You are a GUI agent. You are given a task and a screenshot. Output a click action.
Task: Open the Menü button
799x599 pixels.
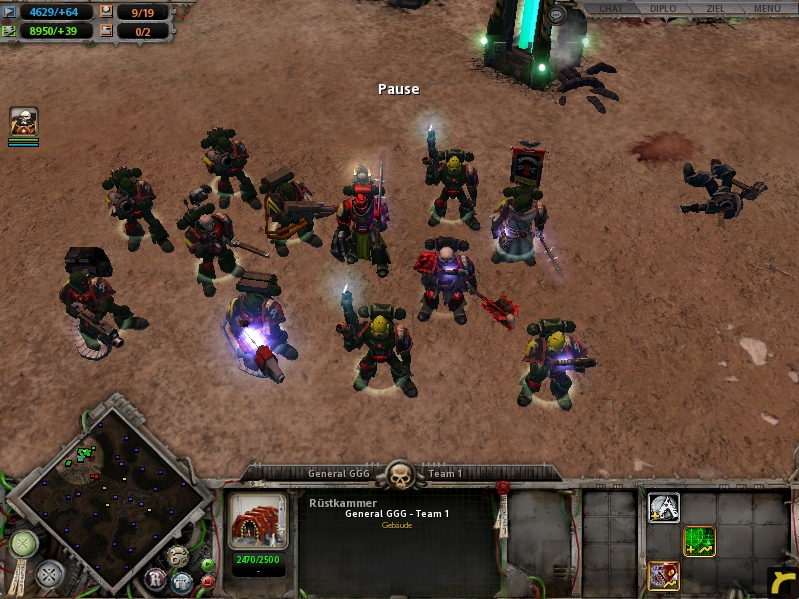coord(767,9)
